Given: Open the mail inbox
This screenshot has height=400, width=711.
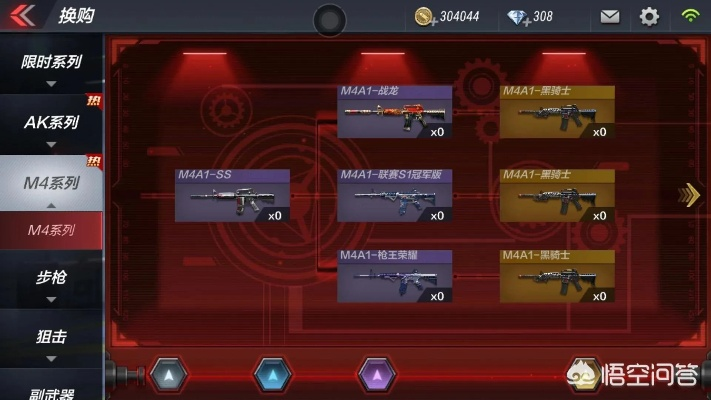Looking at the screenshot, I should pyautogui.click(x=609, y=16).
